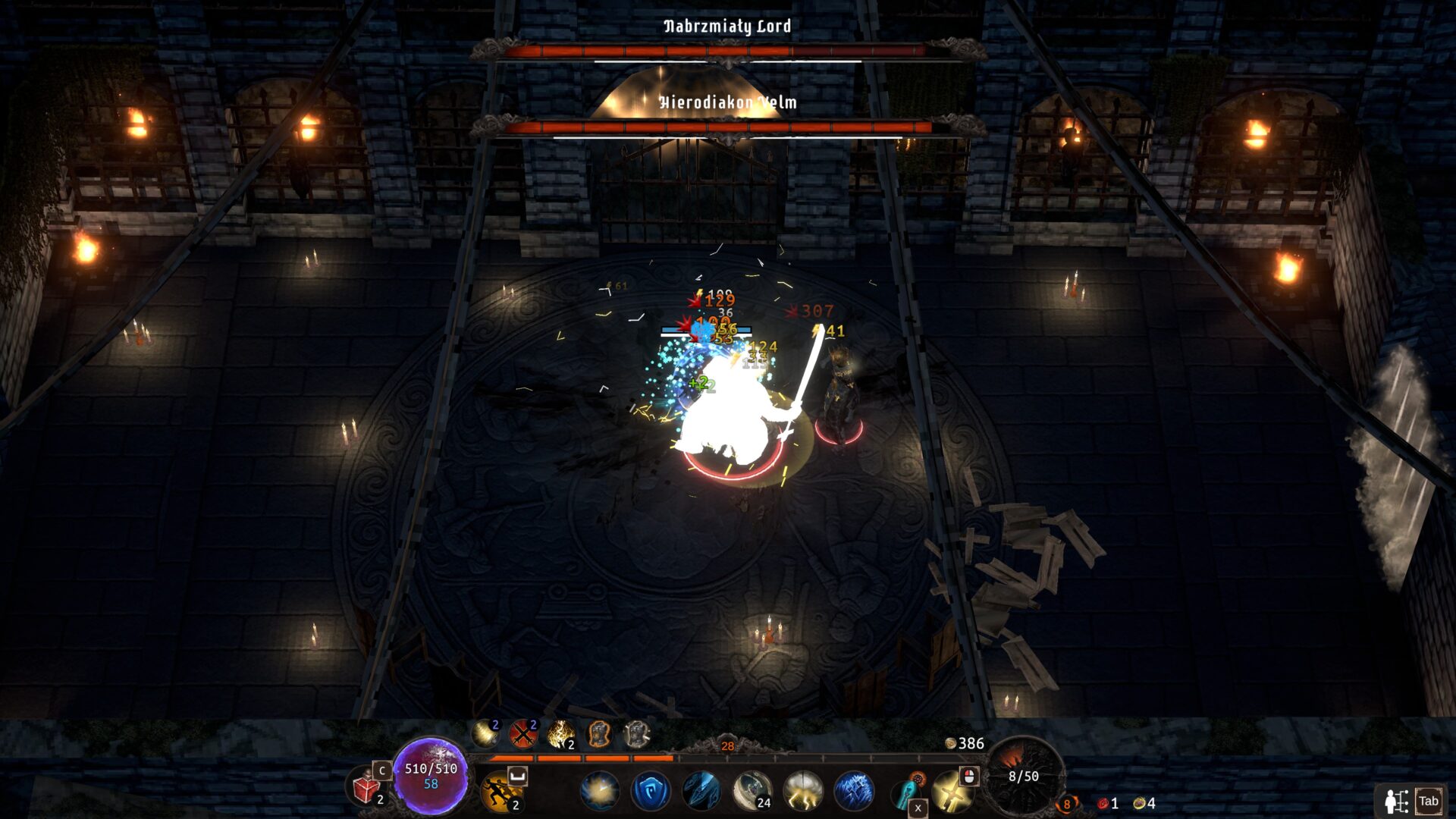This screenshot has width=1456, height=819.
Task: Inspect the golden lightning buff icon
Action: pyautogui.click(x=560, y=733)
